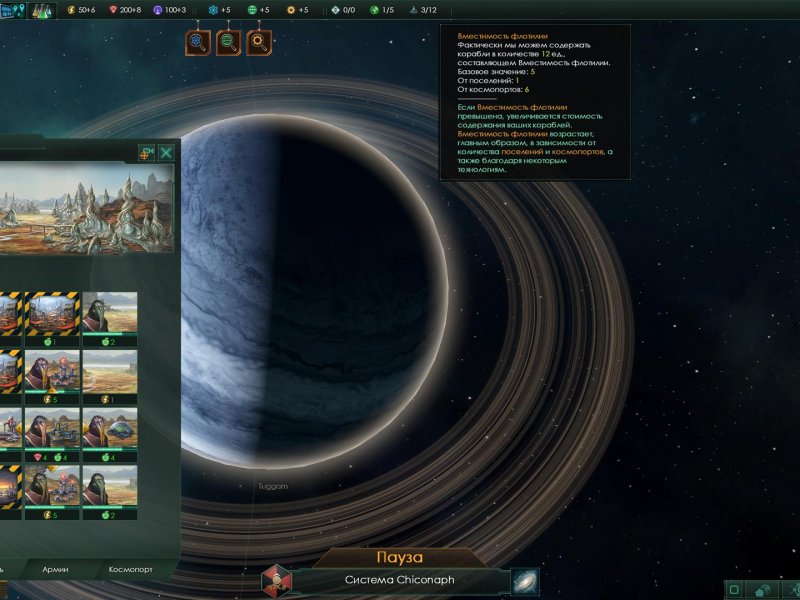Click the square icon button in bottom-right corner
The width and height of the screenshot is (800, 600).
733,590
